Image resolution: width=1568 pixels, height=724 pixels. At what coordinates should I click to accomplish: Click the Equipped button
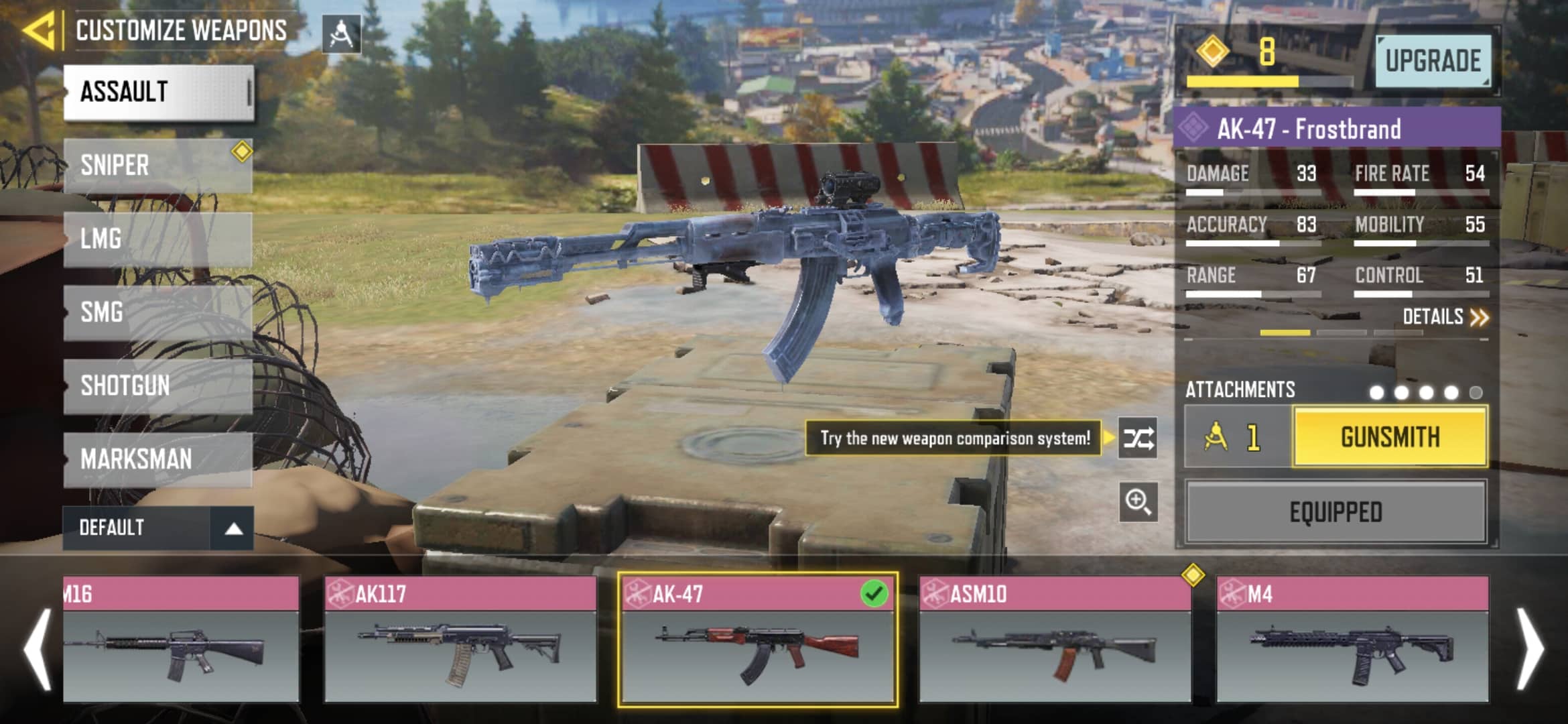1335,512
